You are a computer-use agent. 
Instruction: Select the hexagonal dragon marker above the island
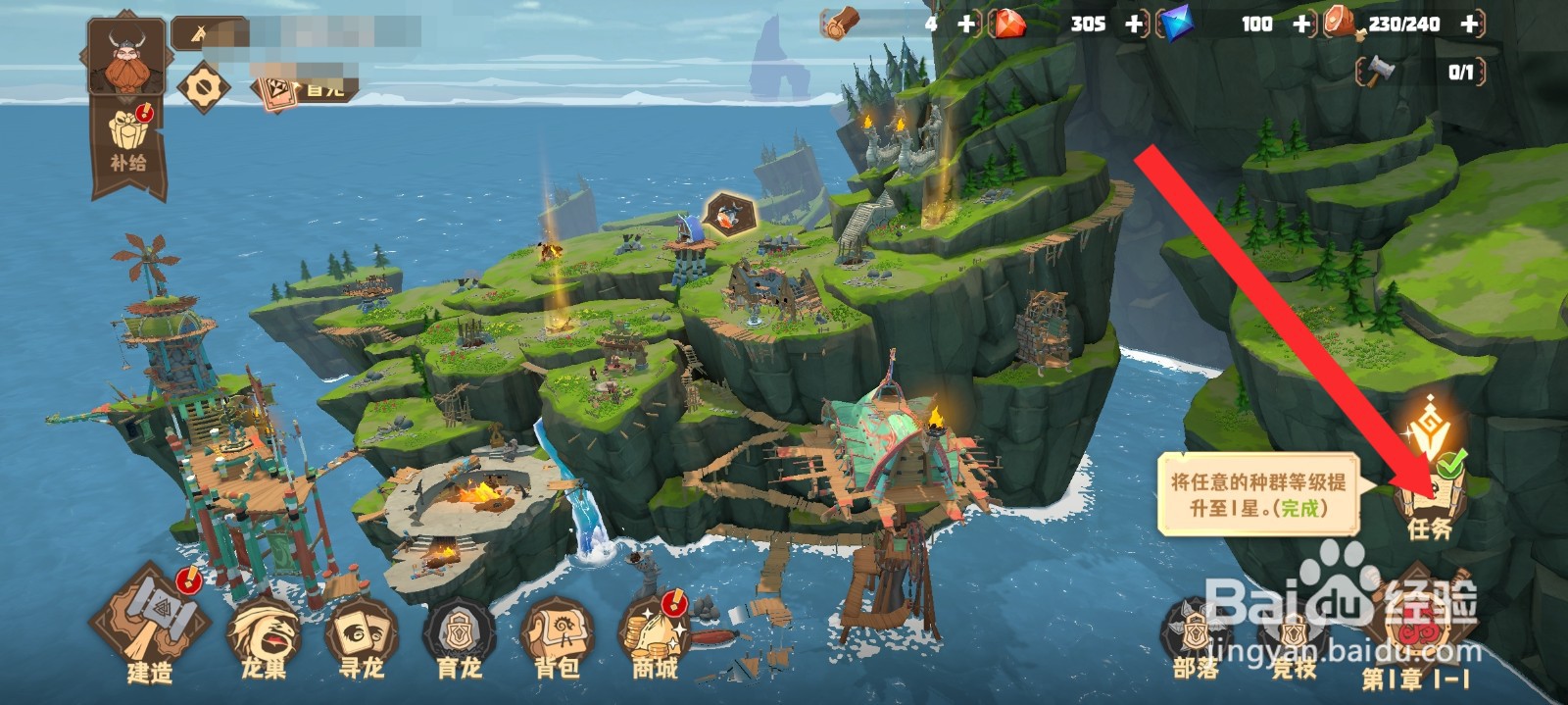(728, 213)
